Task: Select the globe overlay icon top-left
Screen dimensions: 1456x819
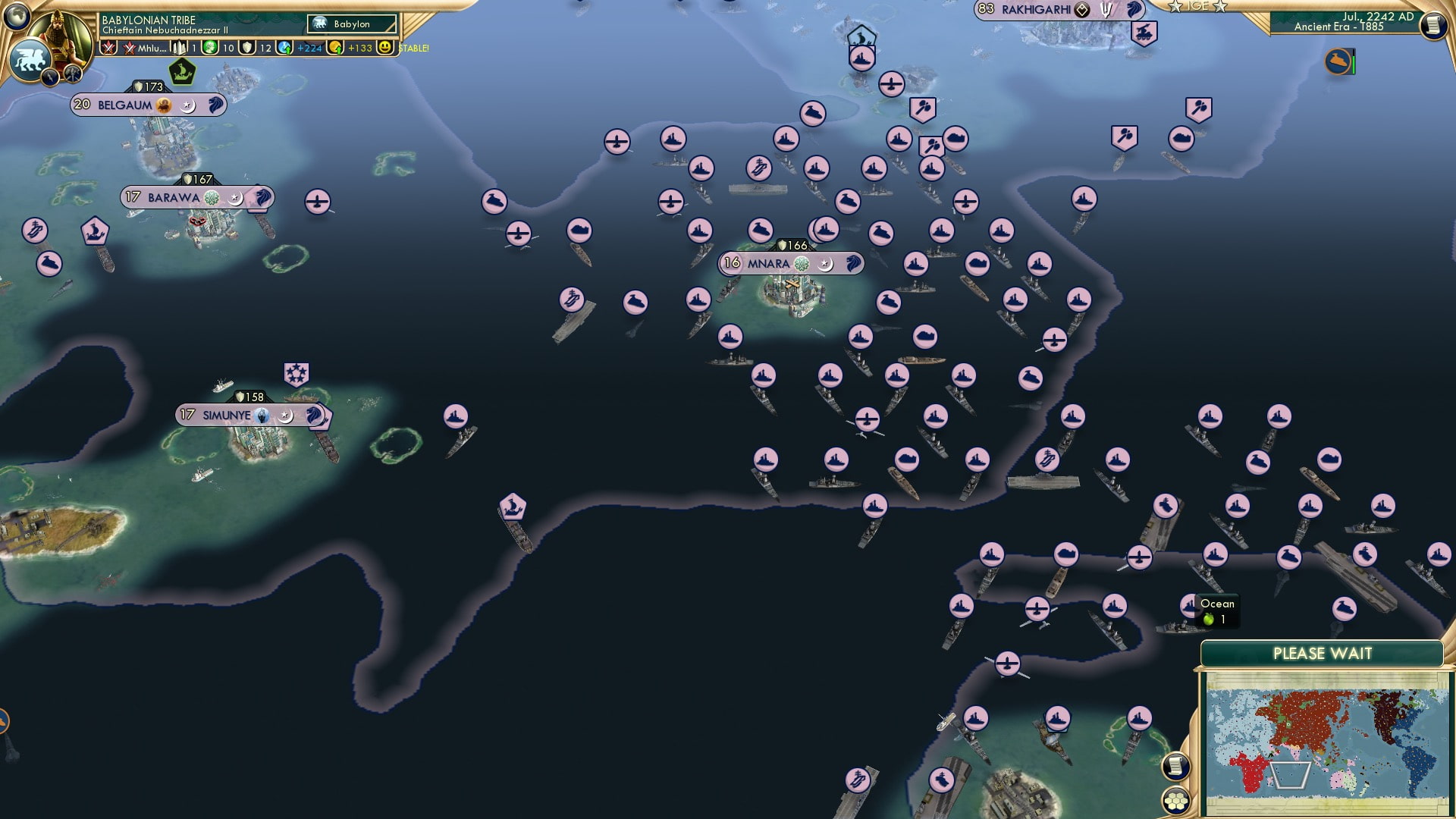Action: pyautogui.click(x=17, y=17)
